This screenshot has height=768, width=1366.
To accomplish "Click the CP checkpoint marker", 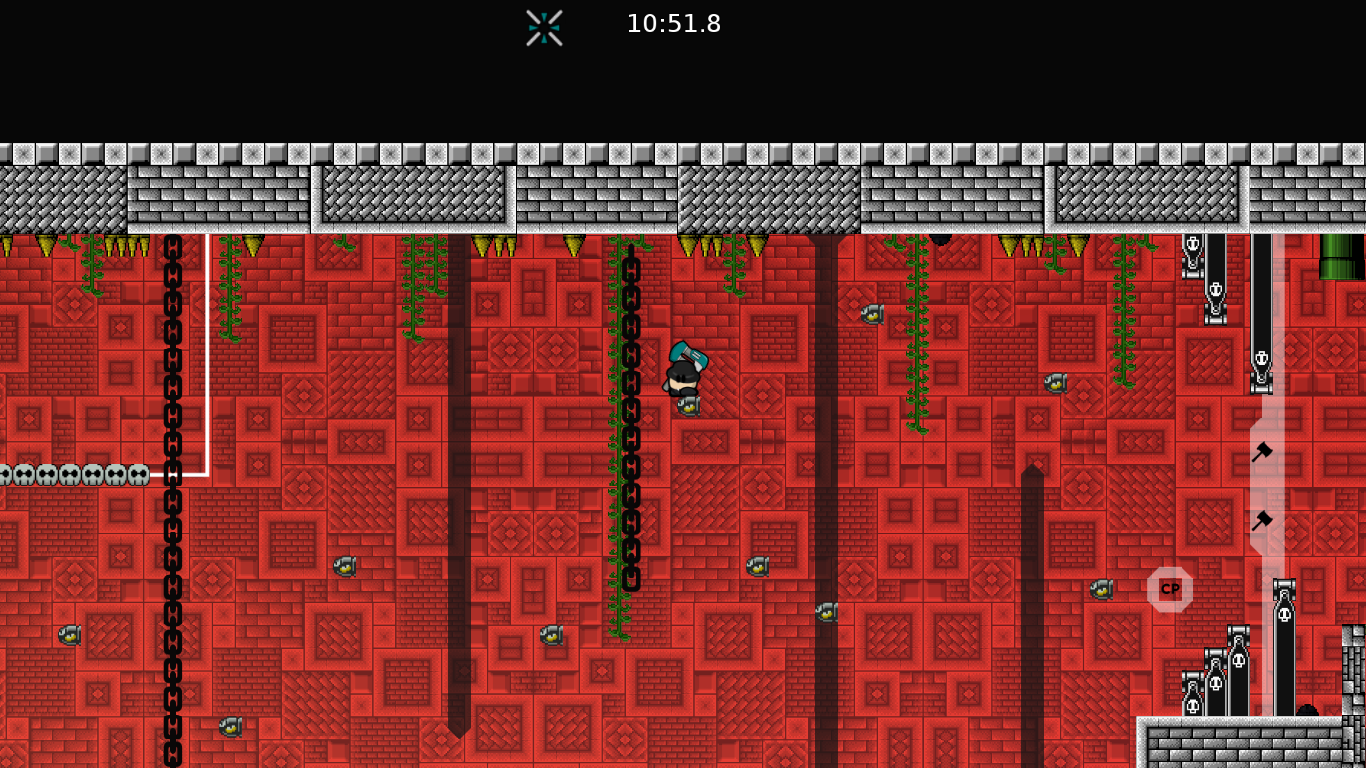I will [x=1169, y=589].
